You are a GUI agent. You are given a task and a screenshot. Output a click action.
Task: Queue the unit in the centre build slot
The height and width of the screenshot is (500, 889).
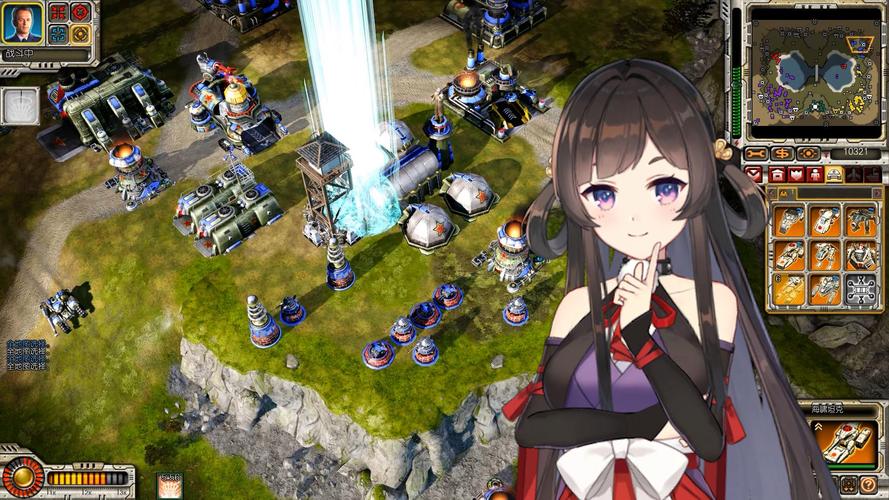[825, 255]
